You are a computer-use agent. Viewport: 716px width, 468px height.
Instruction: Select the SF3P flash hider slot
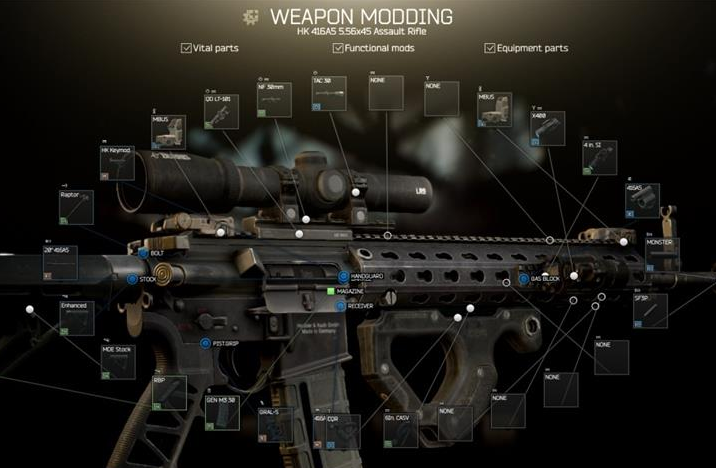point(649,311)
